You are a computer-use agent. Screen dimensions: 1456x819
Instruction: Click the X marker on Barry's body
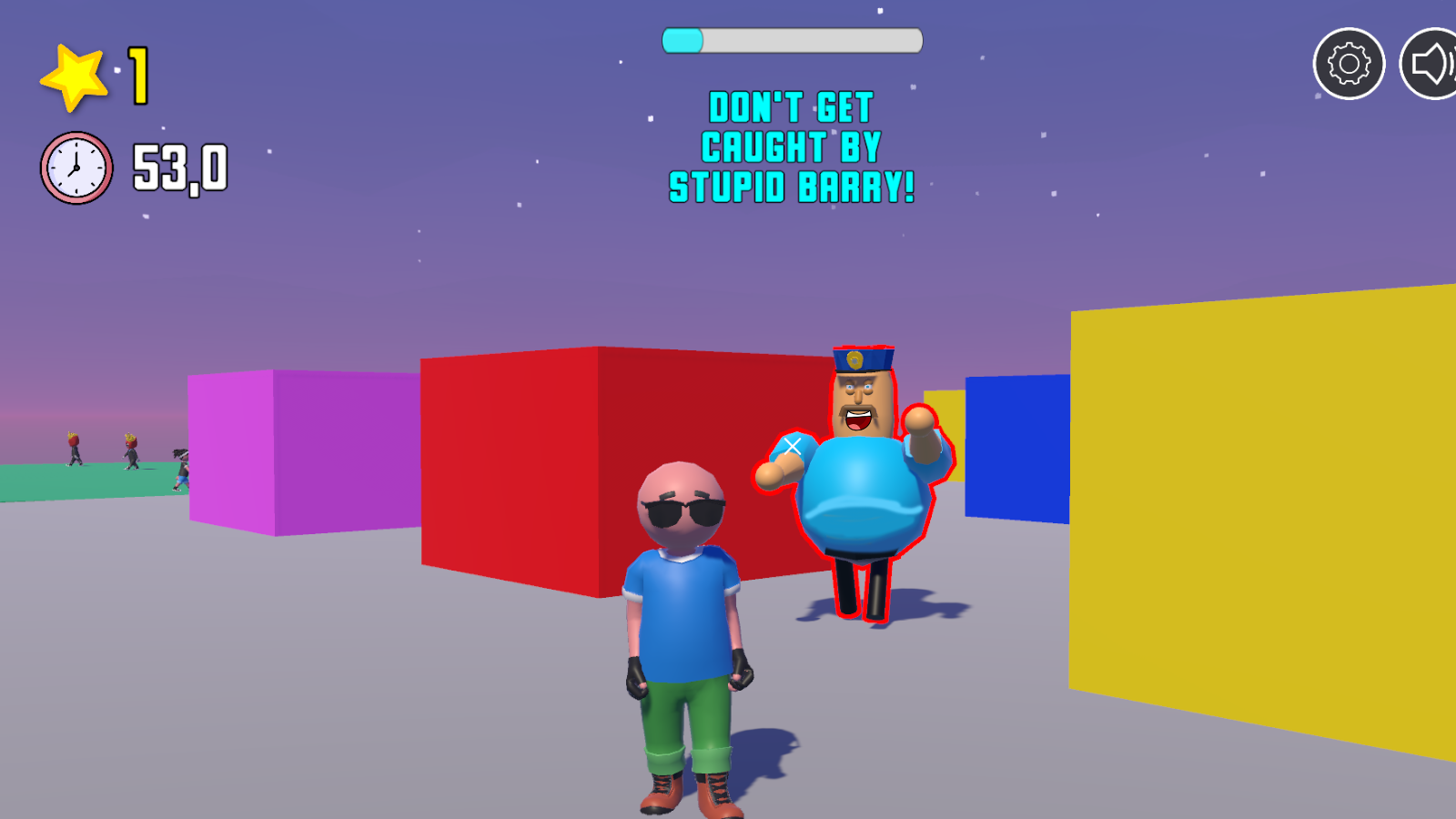point(791,445)
